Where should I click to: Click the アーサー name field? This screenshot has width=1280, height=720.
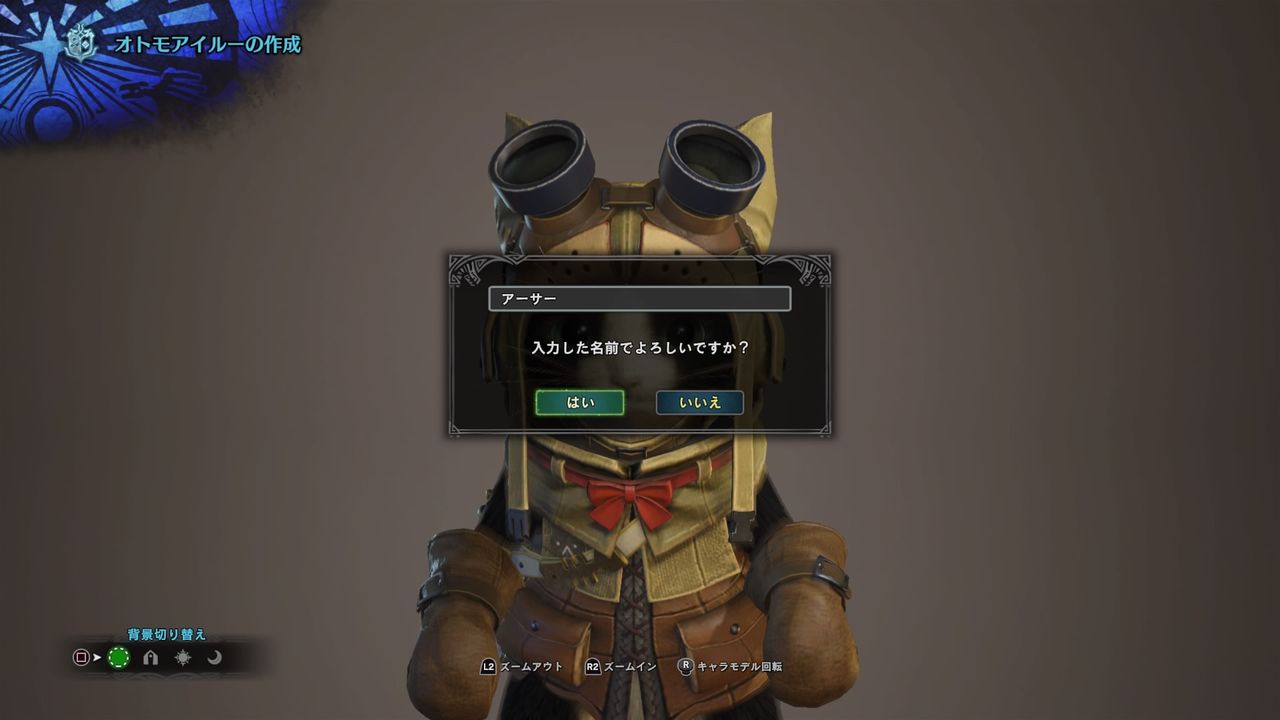[x=640, y=299]
